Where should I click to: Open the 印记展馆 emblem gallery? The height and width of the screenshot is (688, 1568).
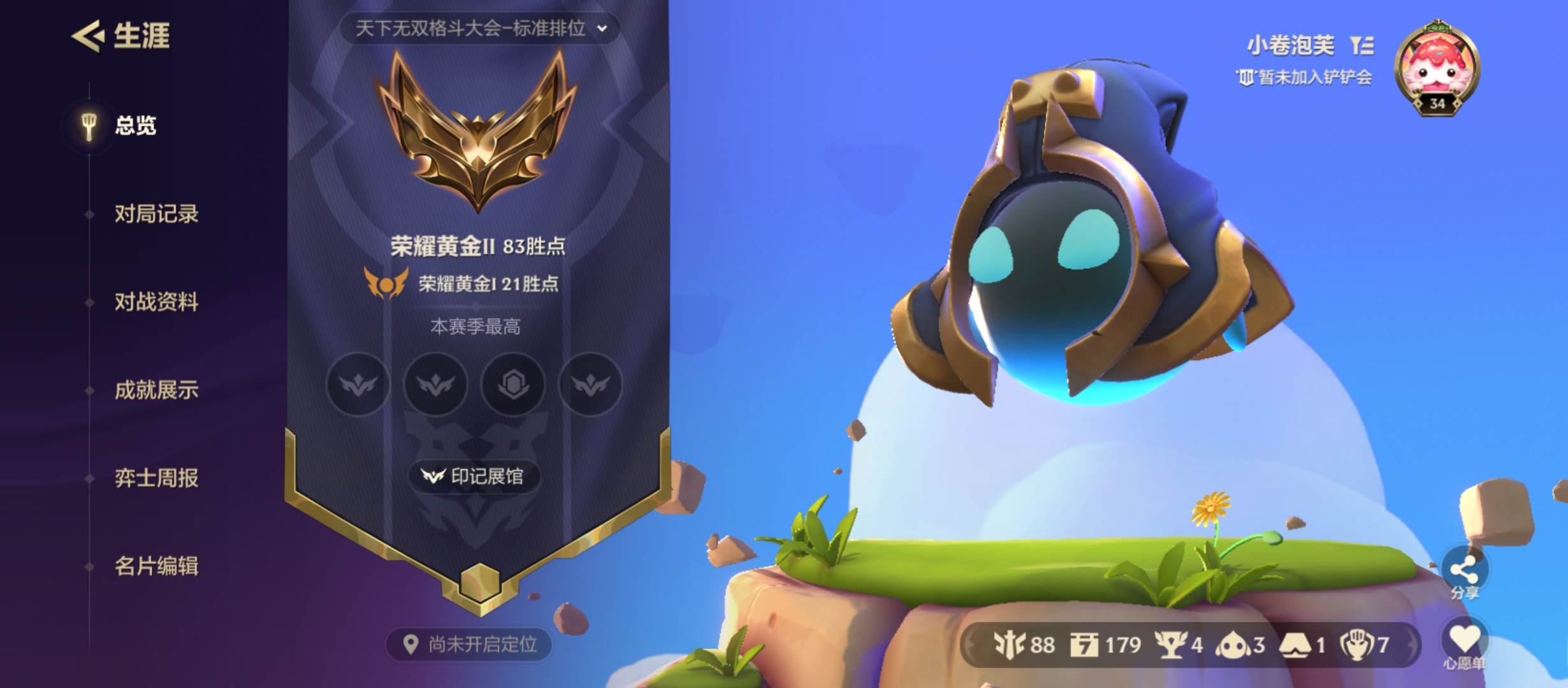pos(474,477)
